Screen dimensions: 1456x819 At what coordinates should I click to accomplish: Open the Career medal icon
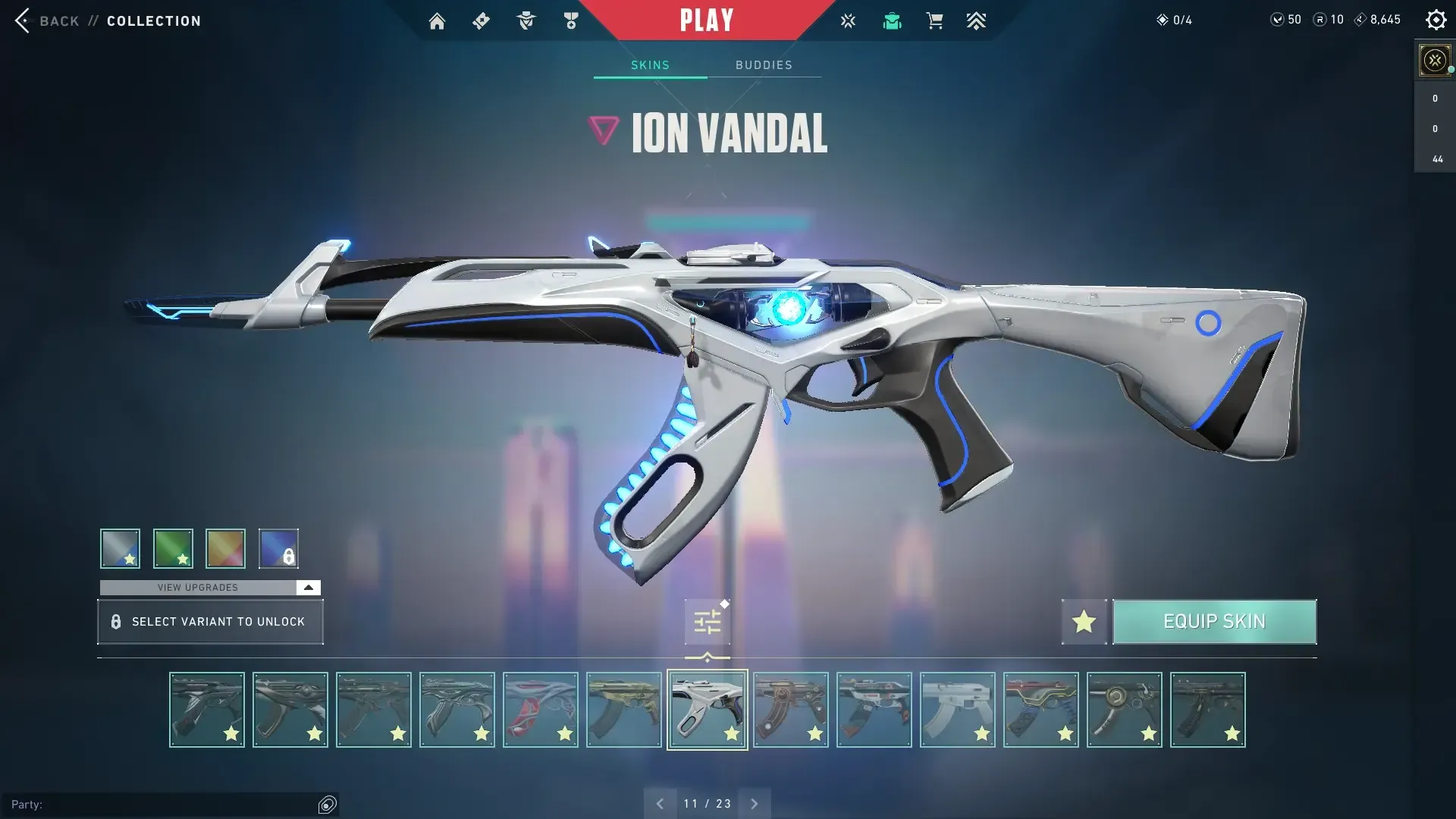pos(571,20)
